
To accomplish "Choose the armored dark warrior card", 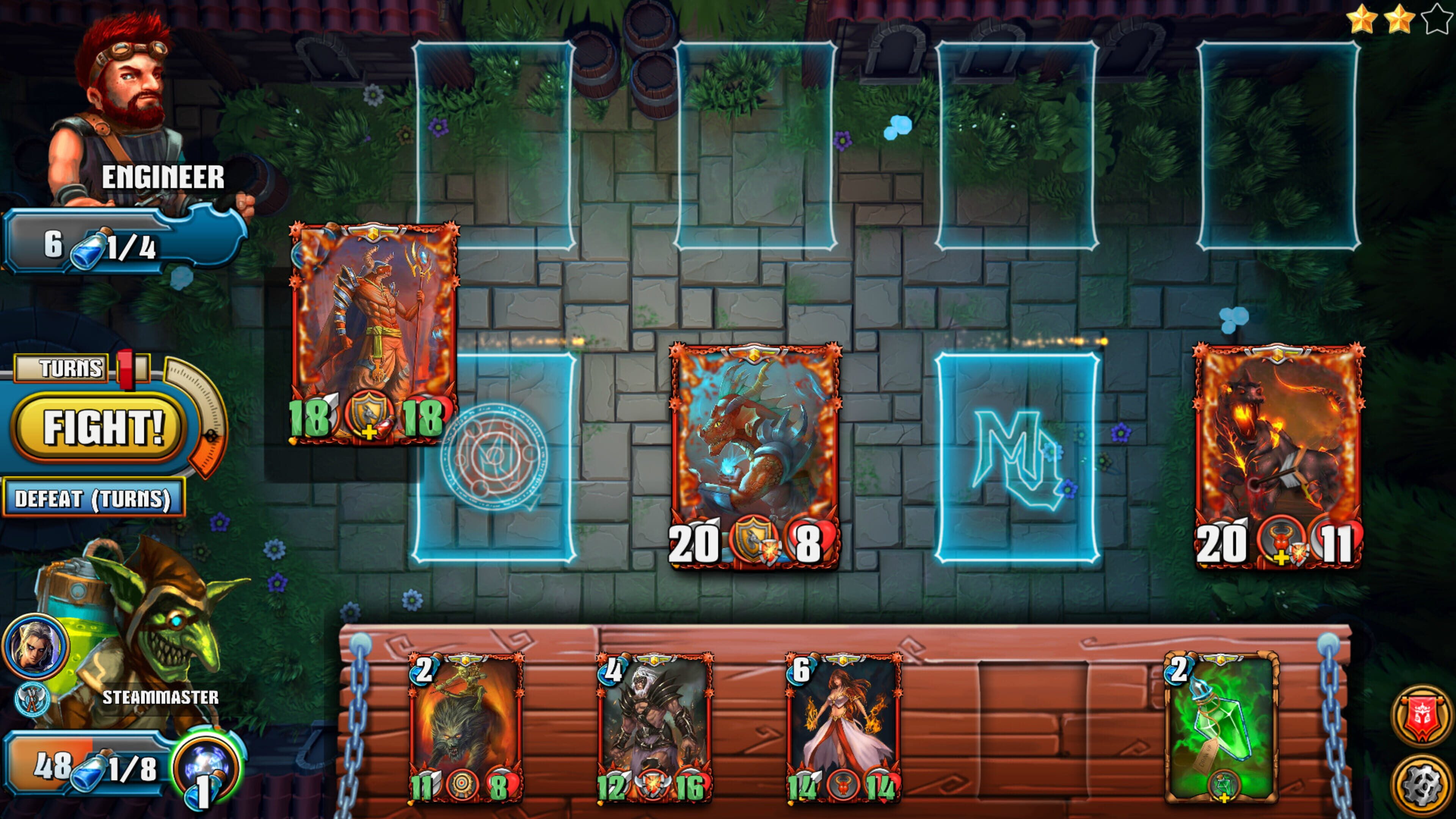I will pos(654,728).
